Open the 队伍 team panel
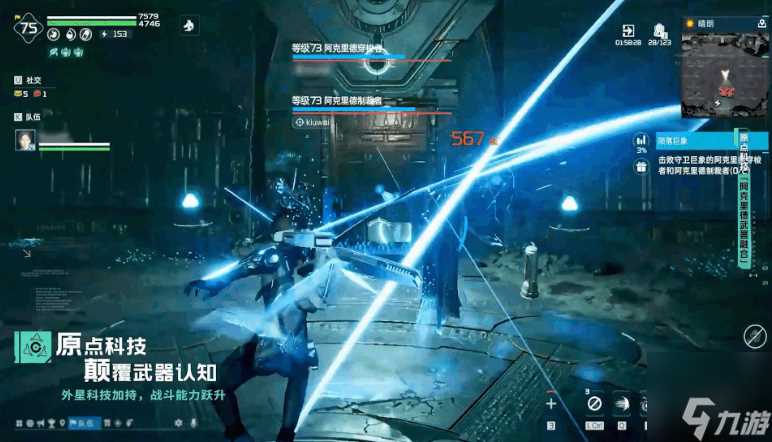772x442 pixels. point(28,116)
